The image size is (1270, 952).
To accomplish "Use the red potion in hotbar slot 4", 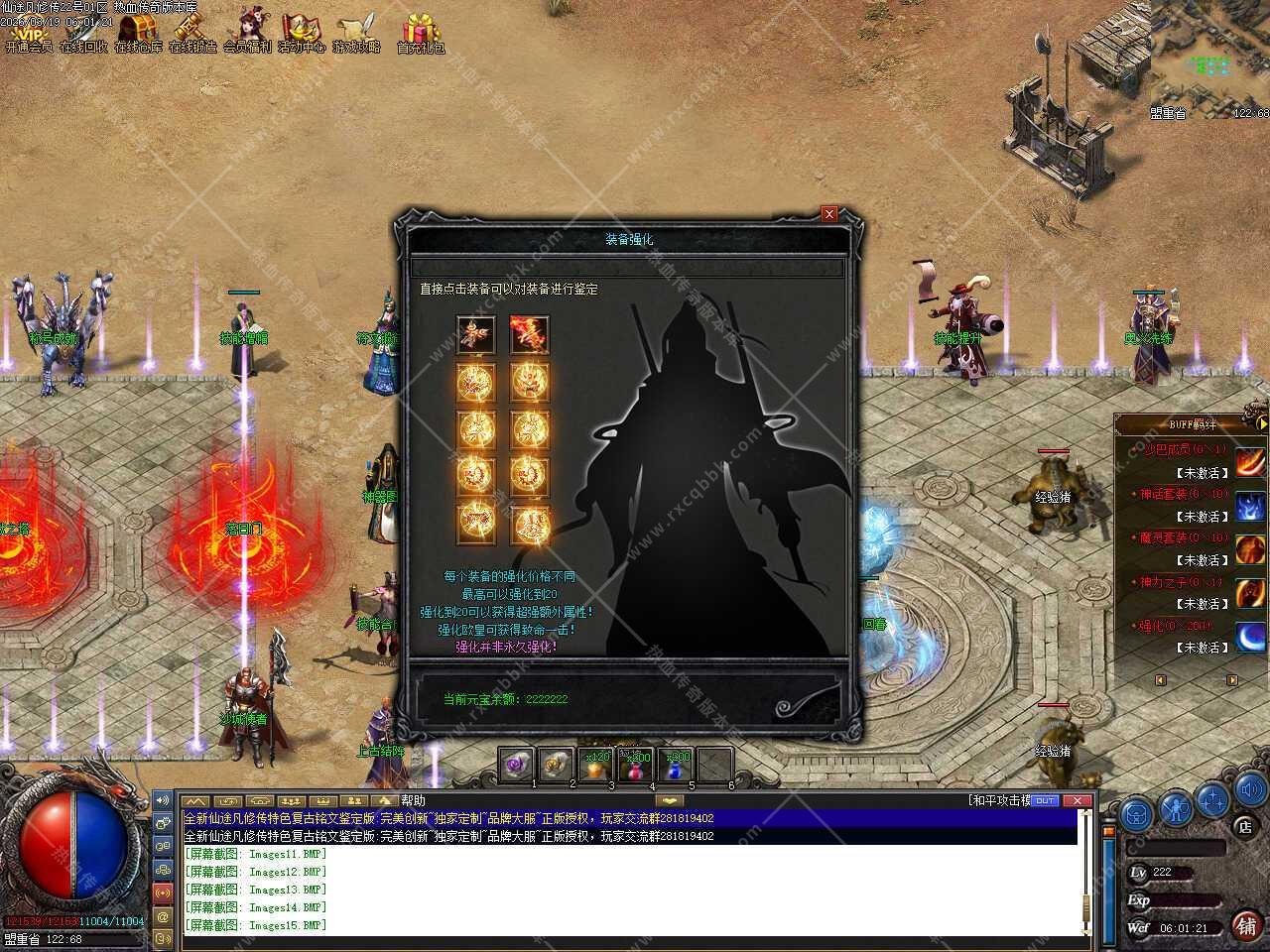I will pyautogui.click(x=634, y=766).
